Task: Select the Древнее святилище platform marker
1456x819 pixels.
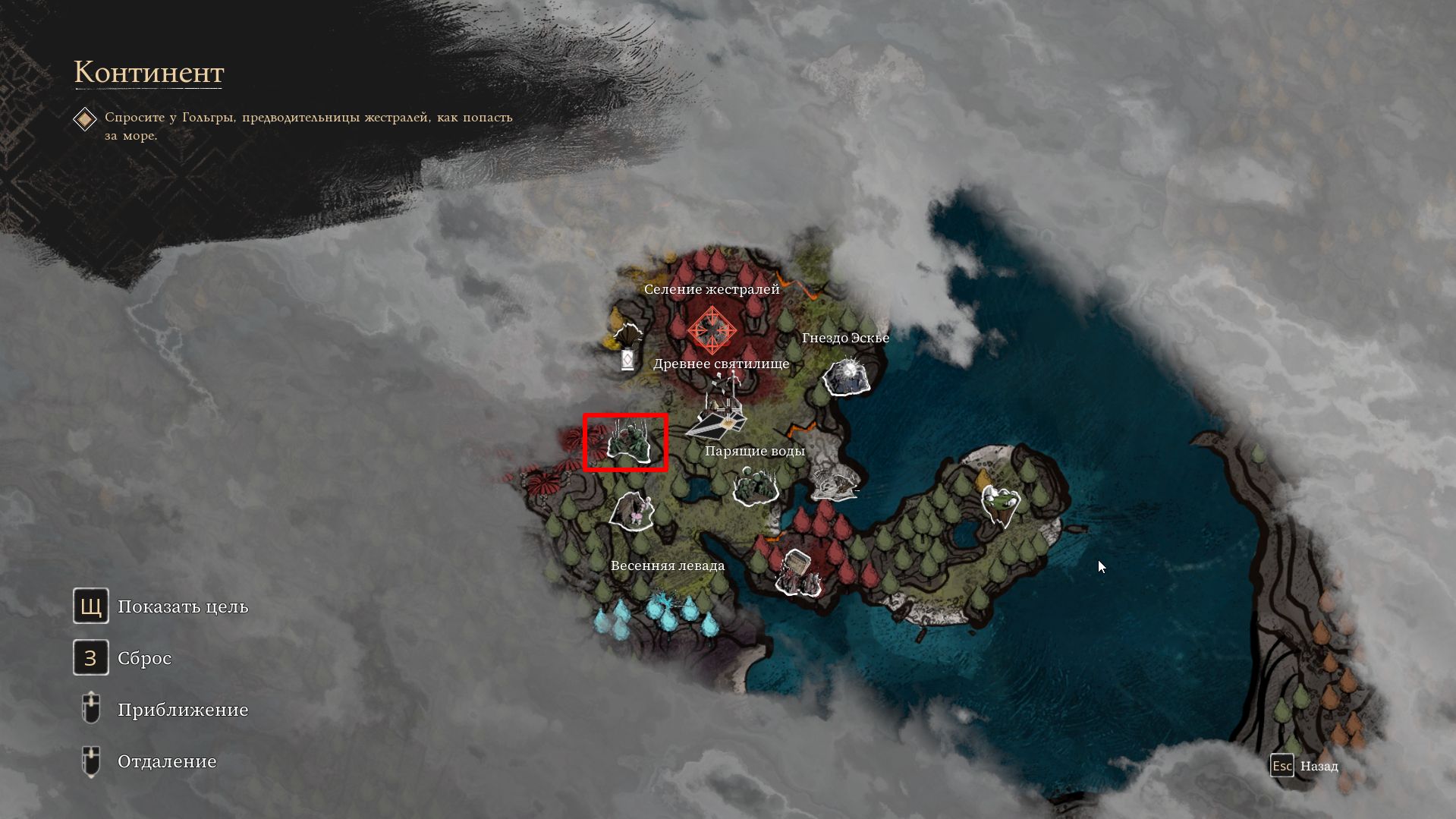Action: [x=718, y=416]
